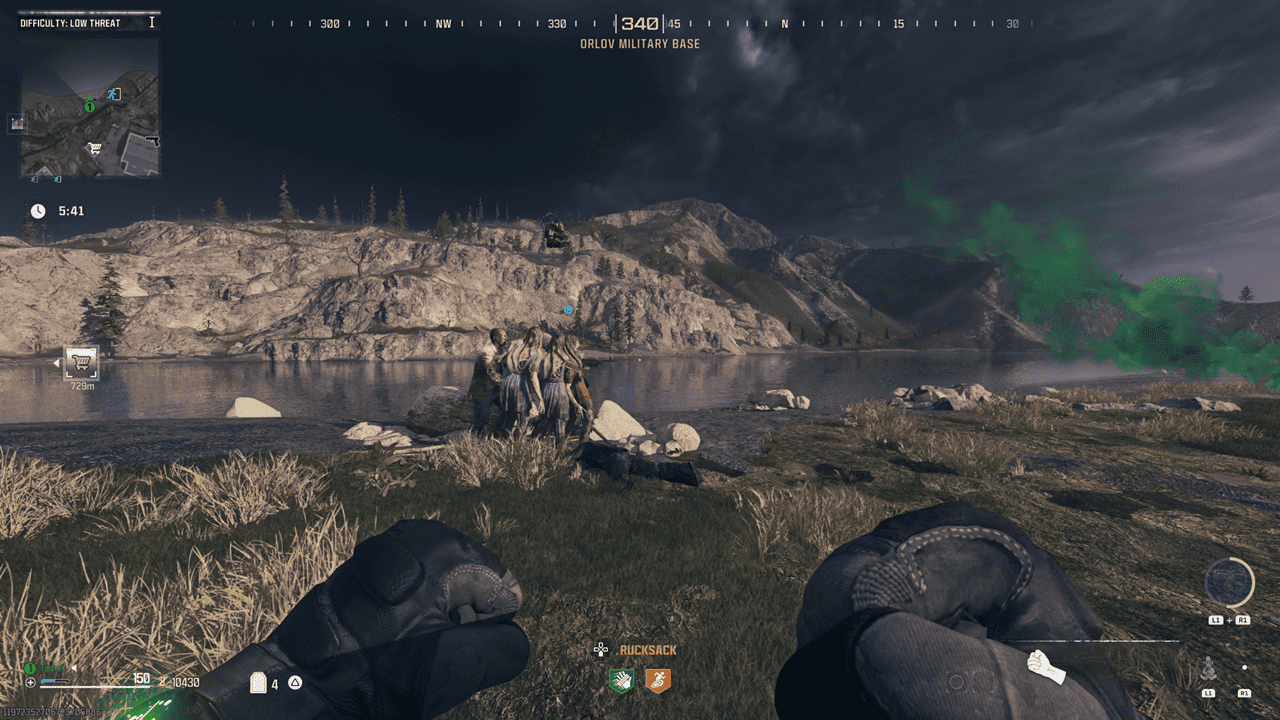Viewport: 1280px width, 720px height.
Task: Click the small icon left of the minimap
Action: tap(17, 123)
